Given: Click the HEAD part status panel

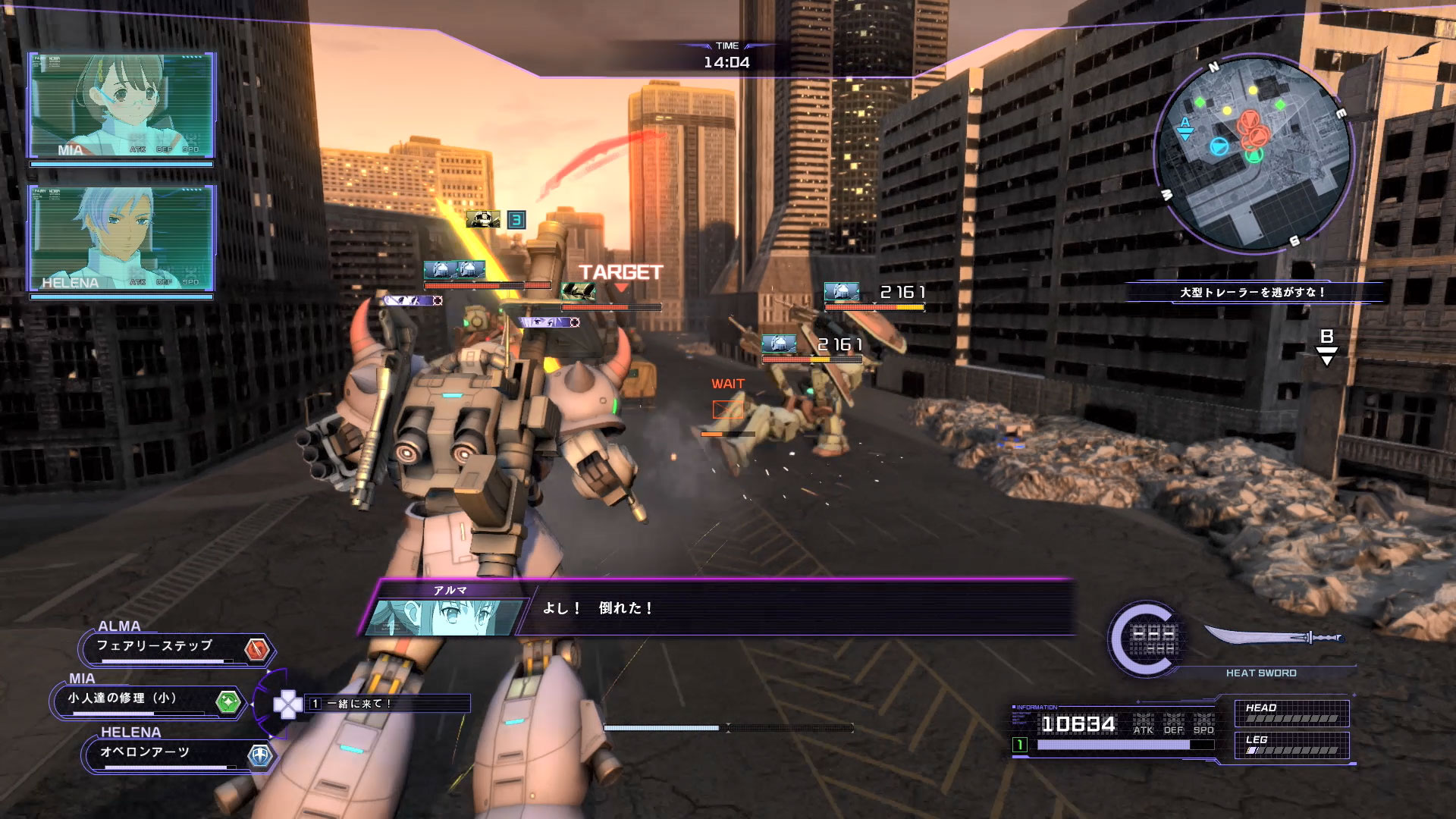Looking at the screenshot, I should click(1291, 713).
